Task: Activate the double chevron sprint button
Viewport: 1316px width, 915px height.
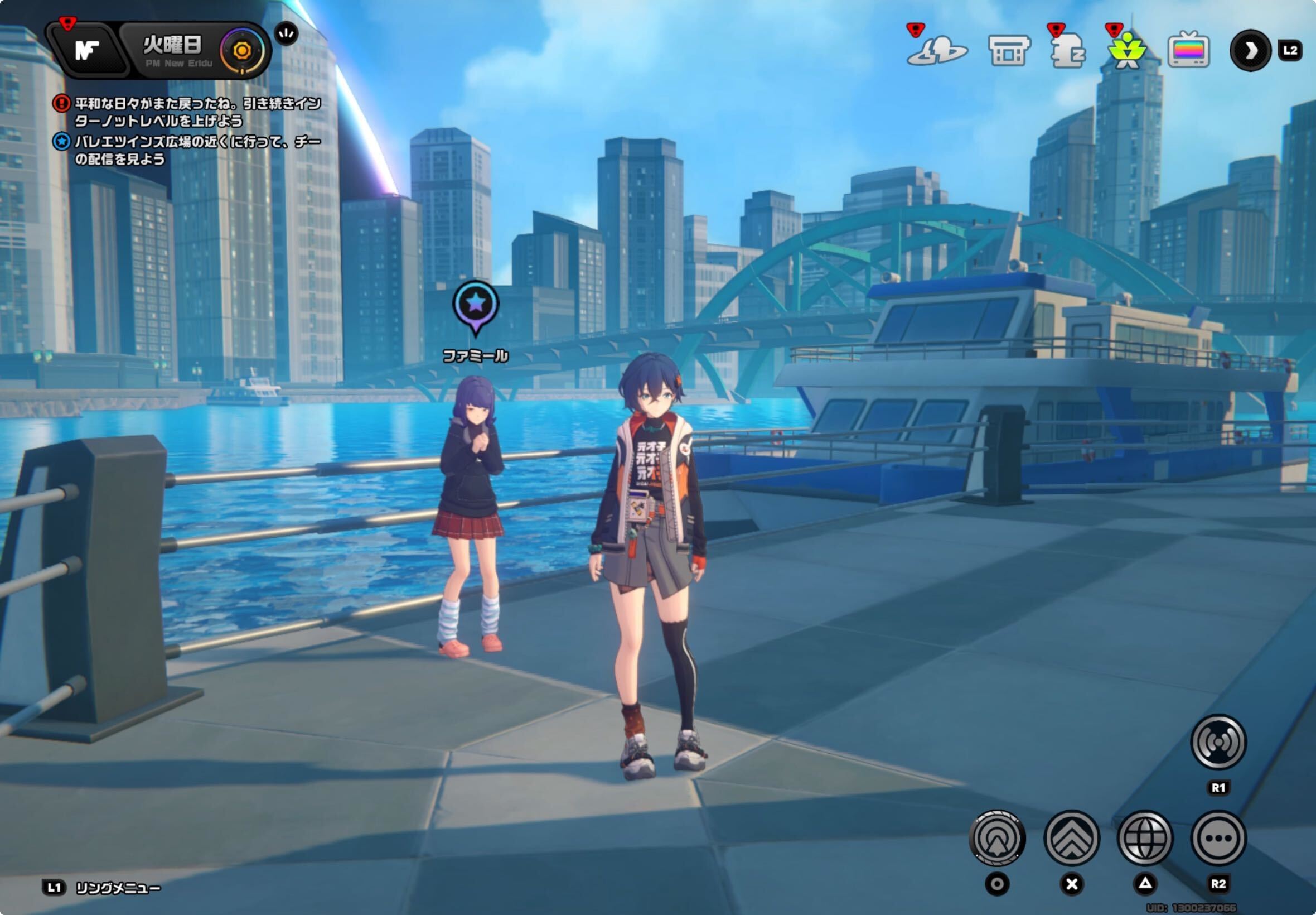Action: click(1071, 838)
